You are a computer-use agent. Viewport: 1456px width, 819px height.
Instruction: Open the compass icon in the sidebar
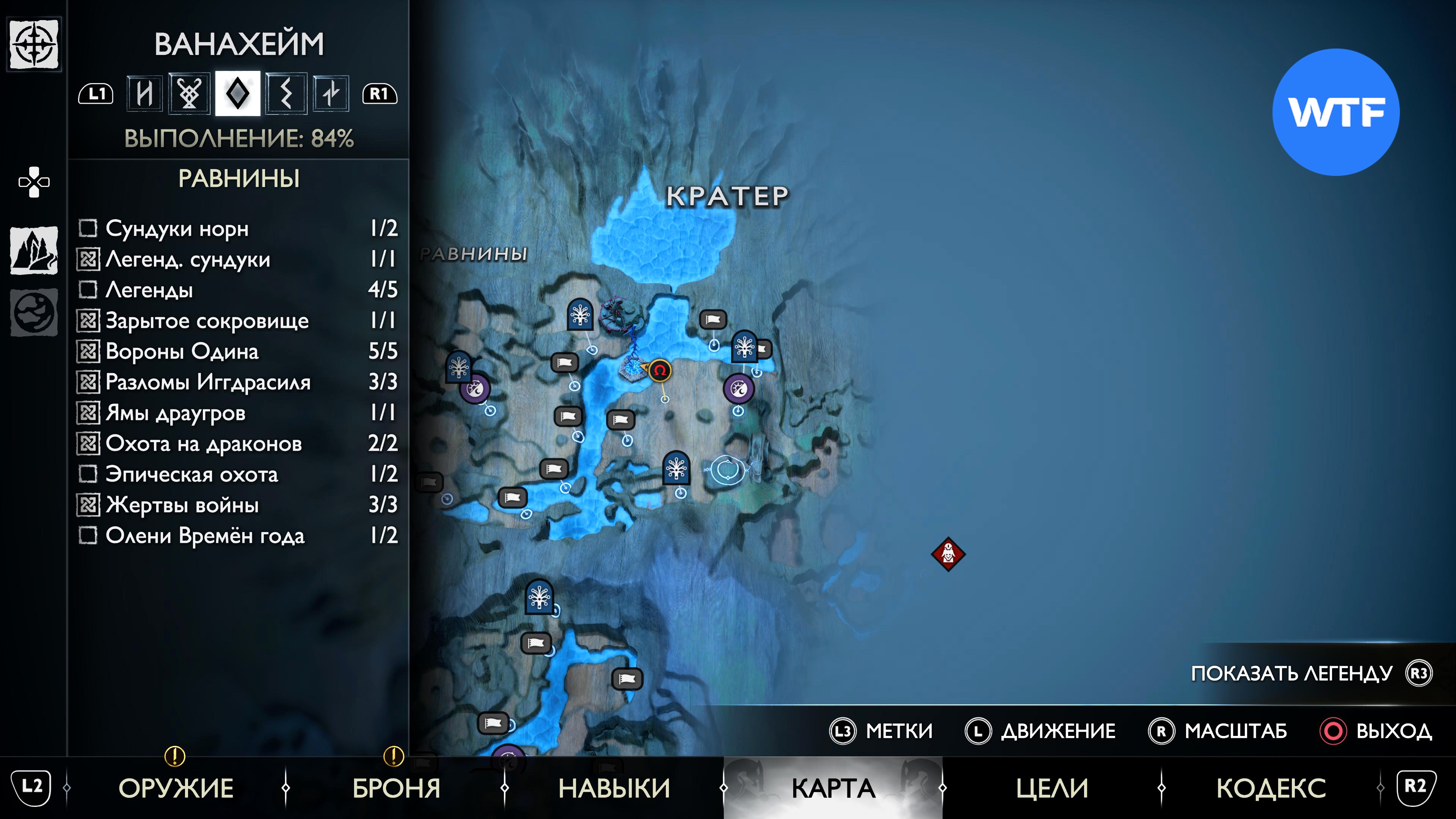coord(34,44)
